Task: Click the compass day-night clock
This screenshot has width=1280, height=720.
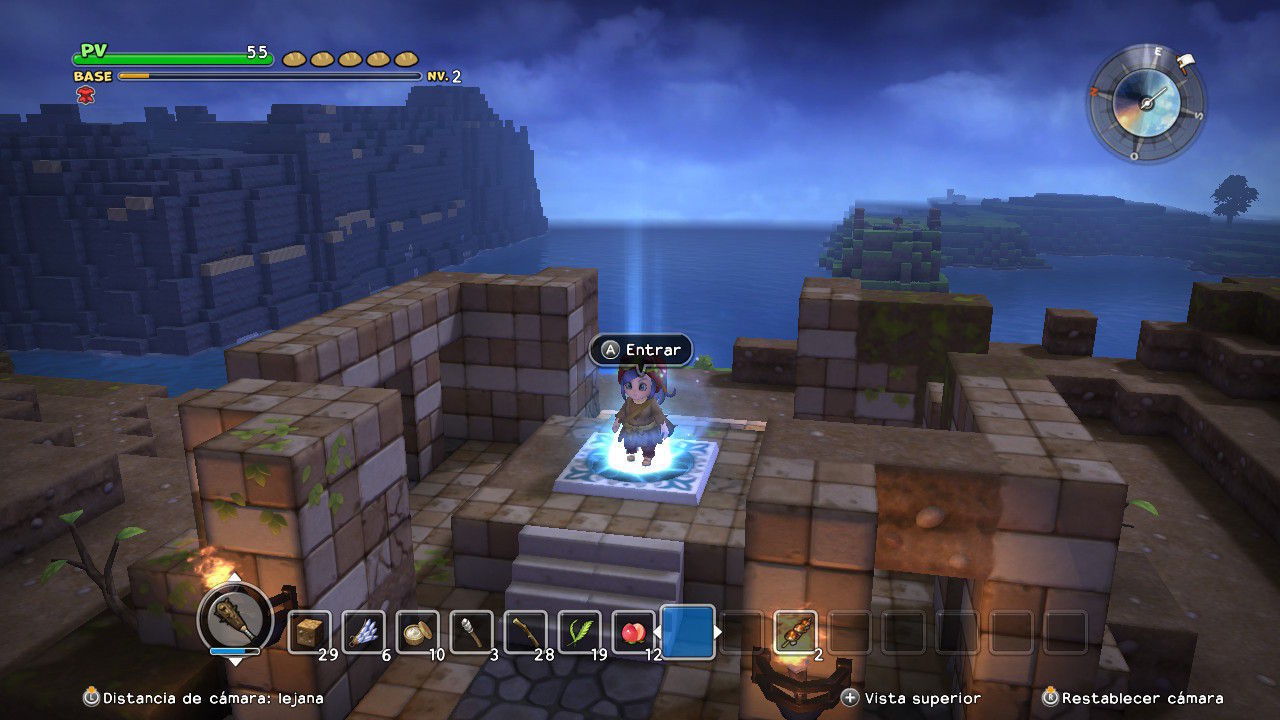Action: 1145,101
